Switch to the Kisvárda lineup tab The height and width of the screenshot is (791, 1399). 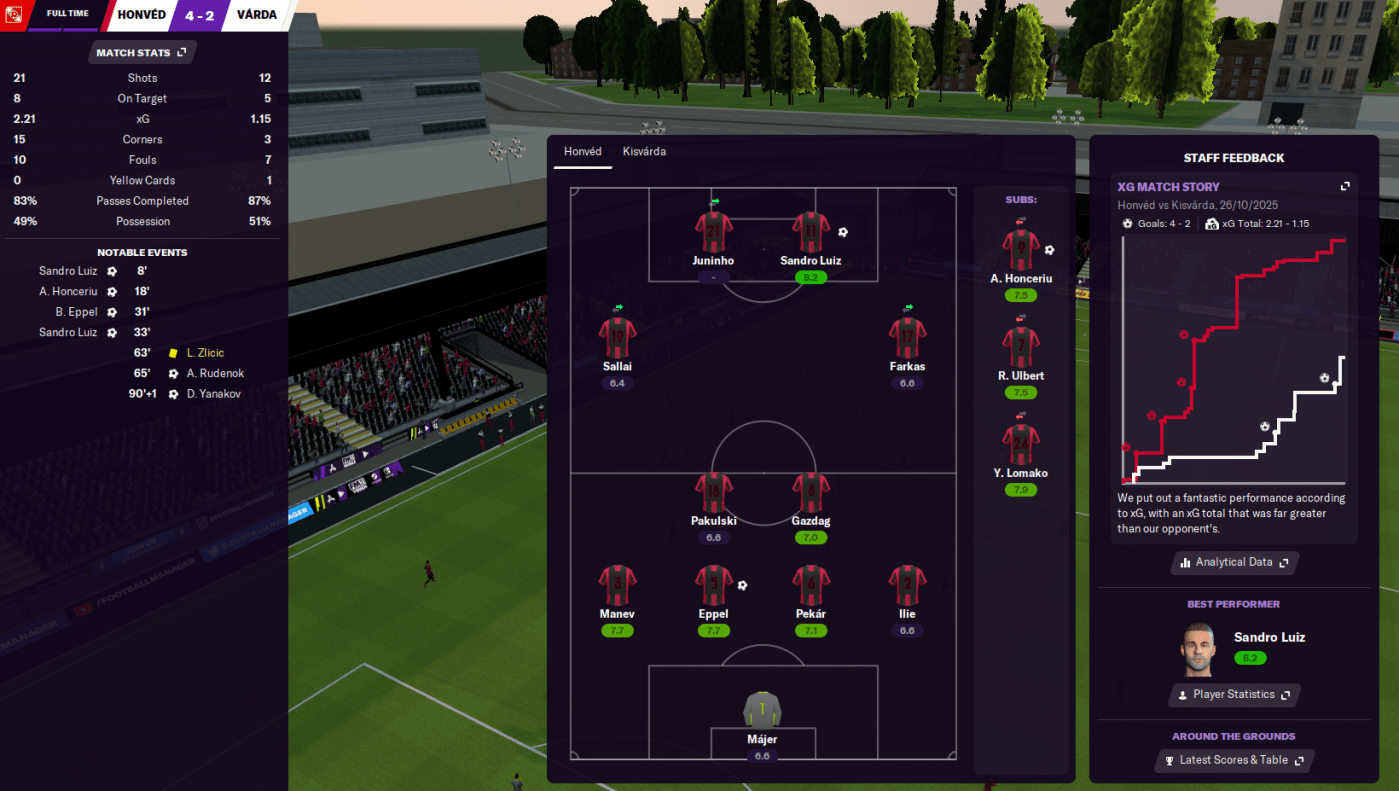pos(644,152)
